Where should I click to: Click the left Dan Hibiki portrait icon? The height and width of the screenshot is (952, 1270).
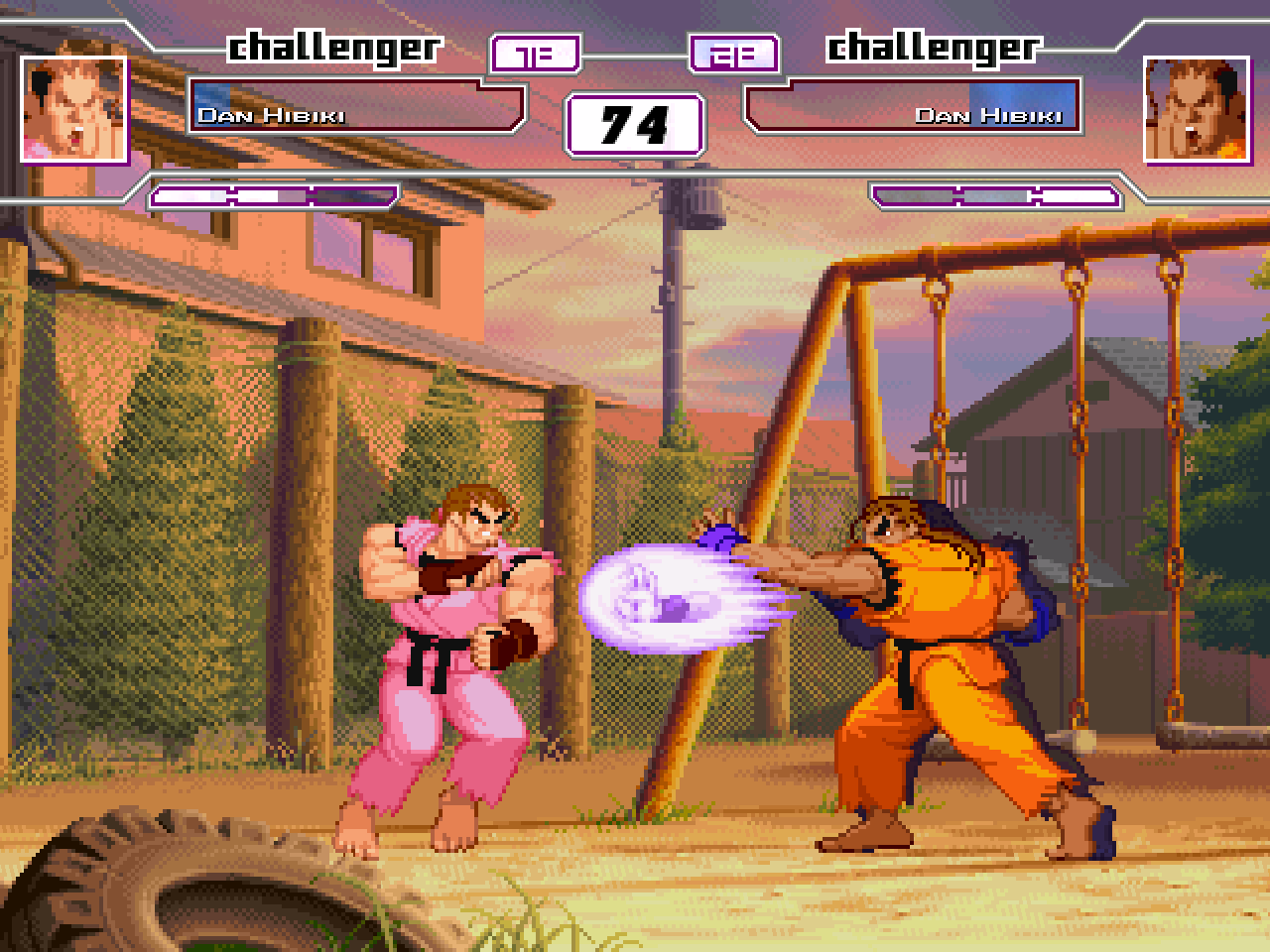74,109
